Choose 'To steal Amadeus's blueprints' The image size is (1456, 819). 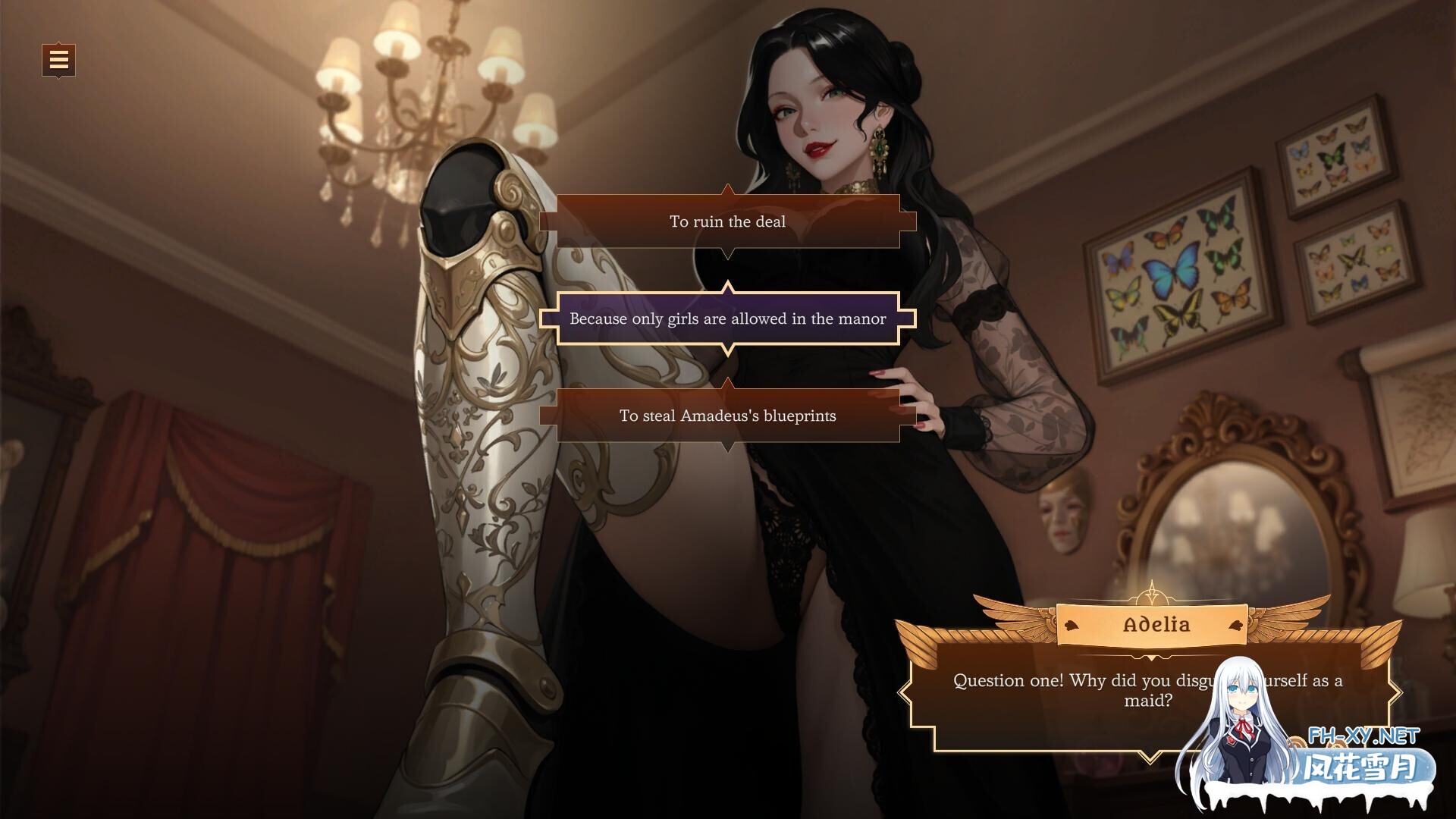point(727,416)
